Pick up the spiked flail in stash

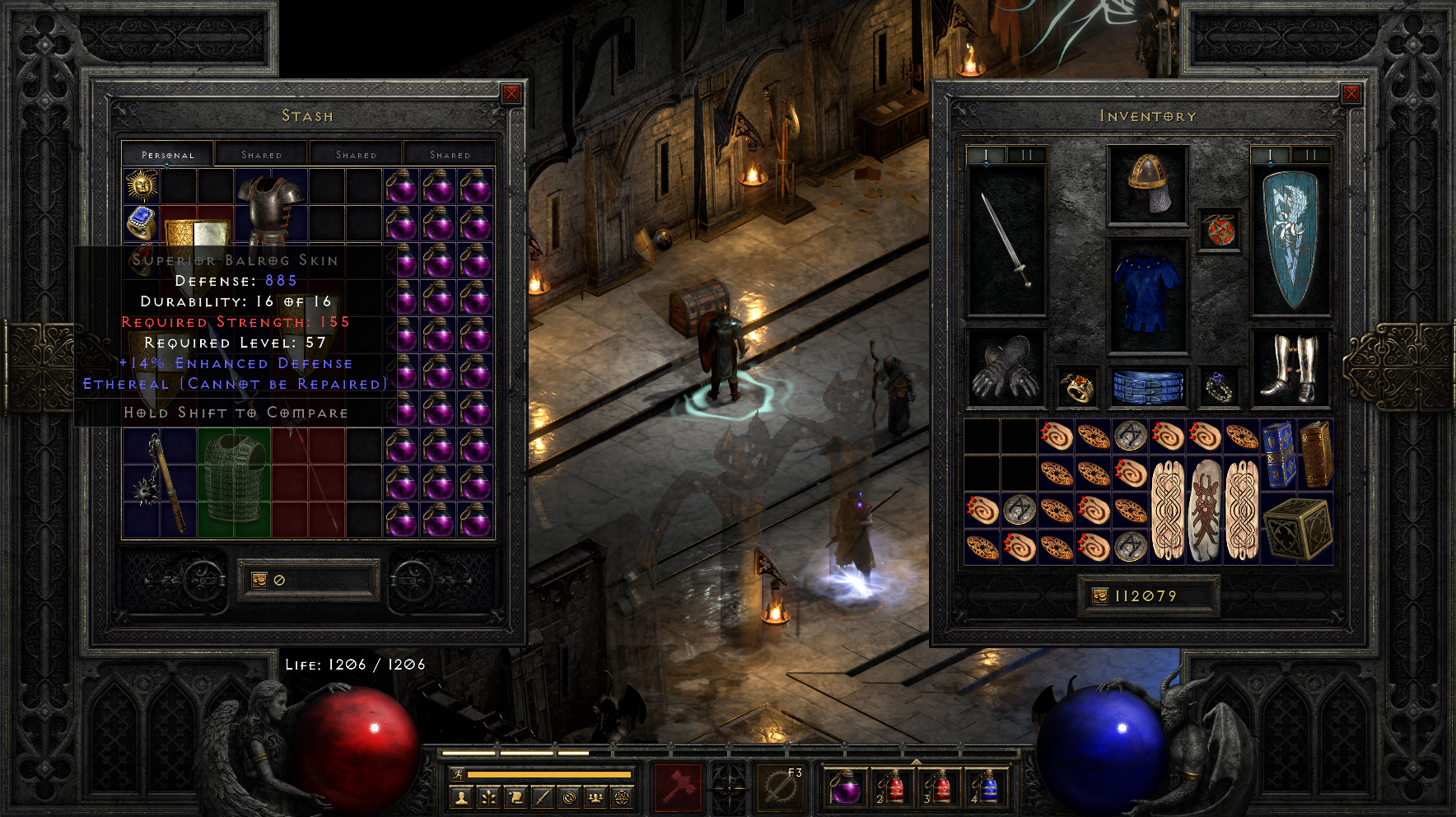tap(160, 482)
